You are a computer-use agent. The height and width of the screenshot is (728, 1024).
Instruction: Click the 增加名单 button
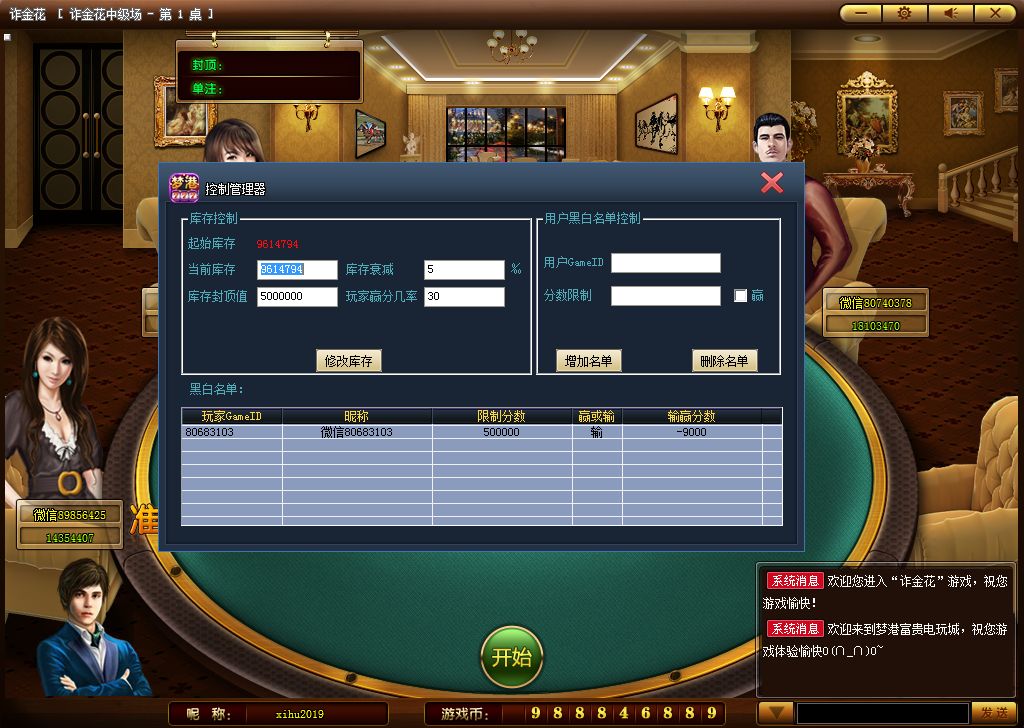(x=589, y=361)
